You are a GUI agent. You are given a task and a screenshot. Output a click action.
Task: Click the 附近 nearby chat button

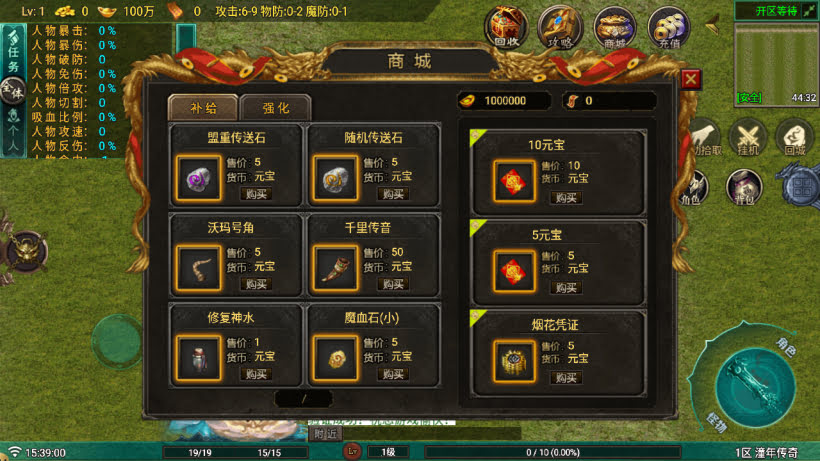[325, 434]
